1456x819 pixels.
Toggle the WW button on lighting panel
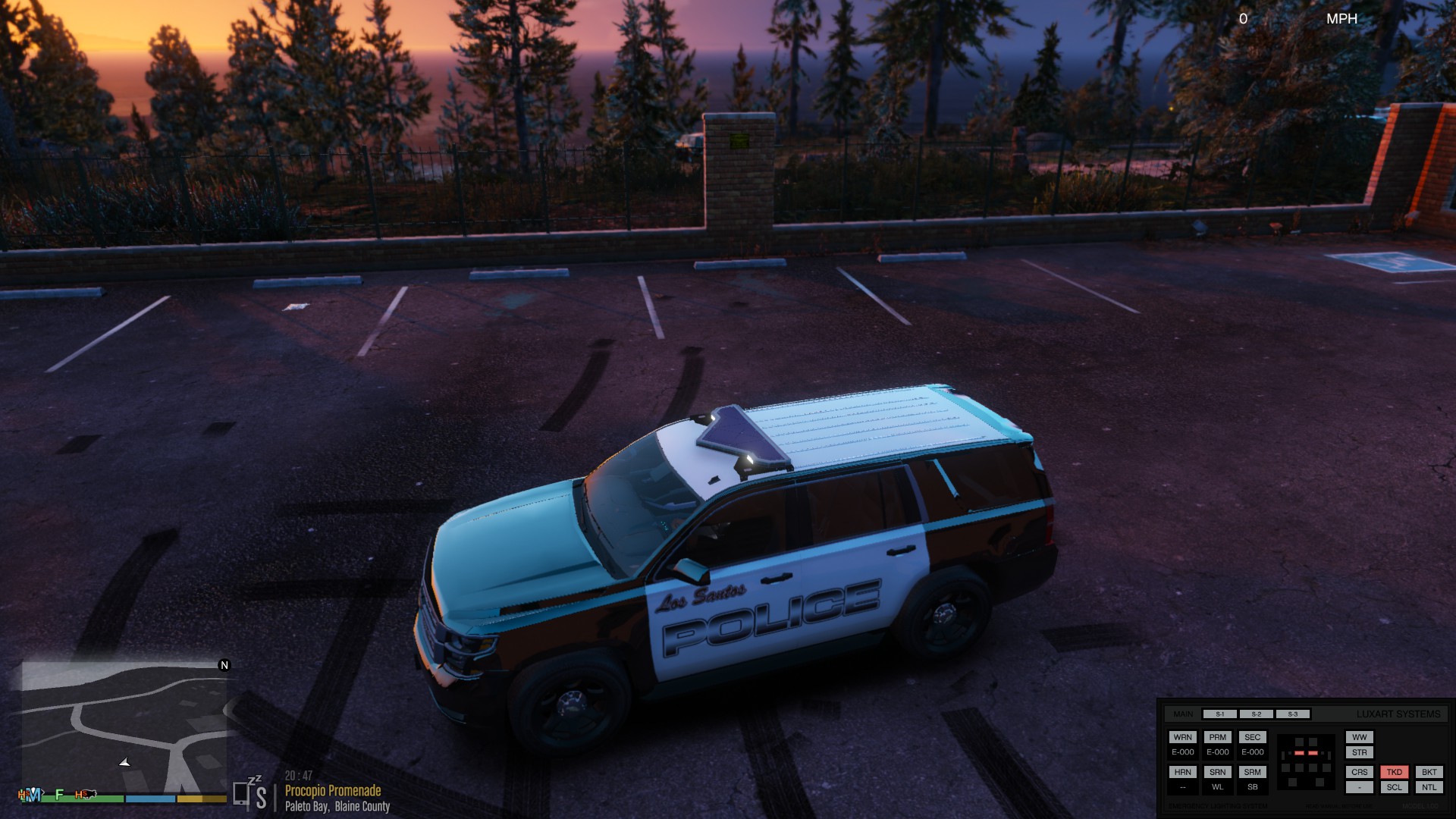pyautogui.click(x=1359, y=737)
